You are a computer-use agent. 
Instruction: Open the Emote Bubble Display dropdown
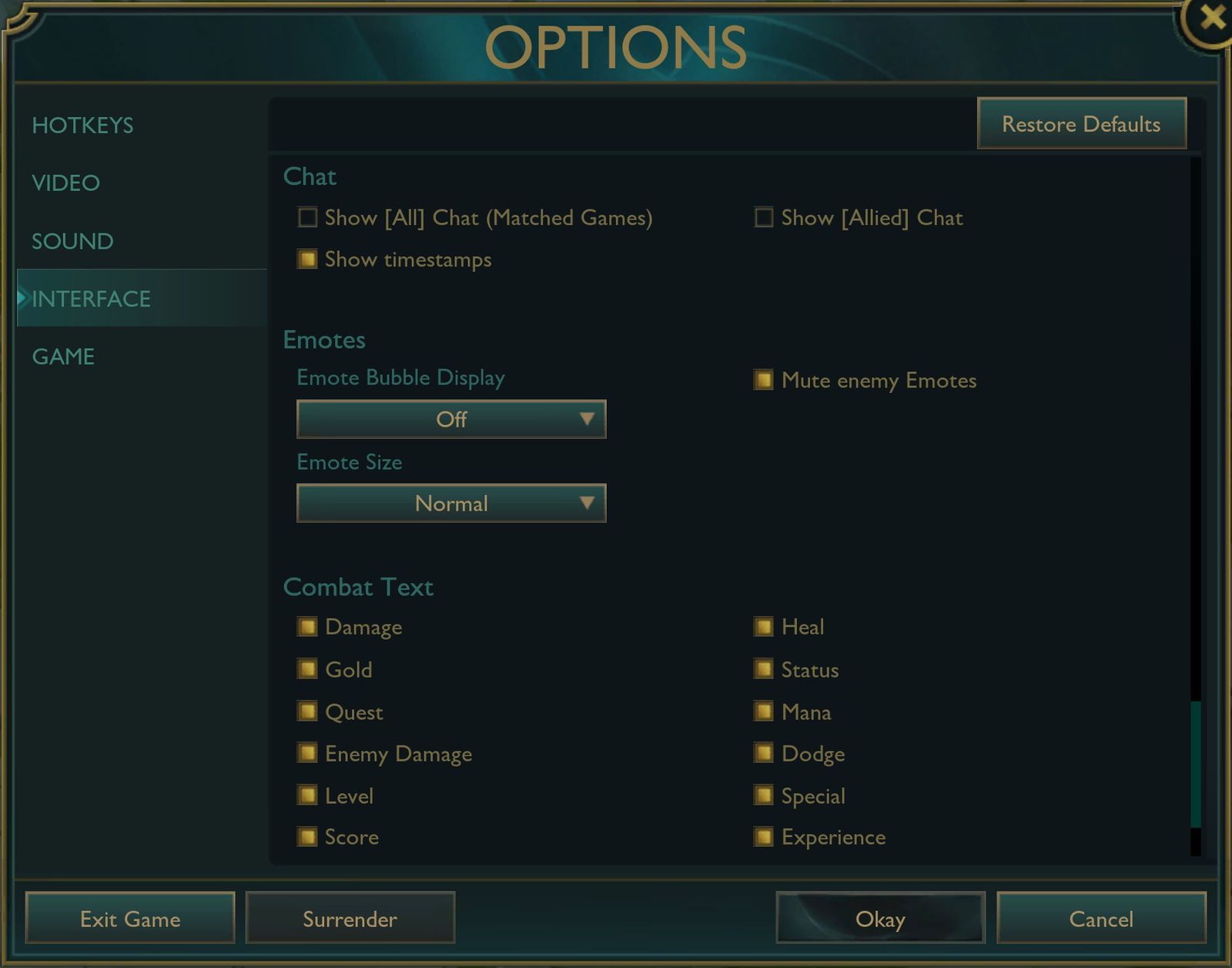(451, 420)
